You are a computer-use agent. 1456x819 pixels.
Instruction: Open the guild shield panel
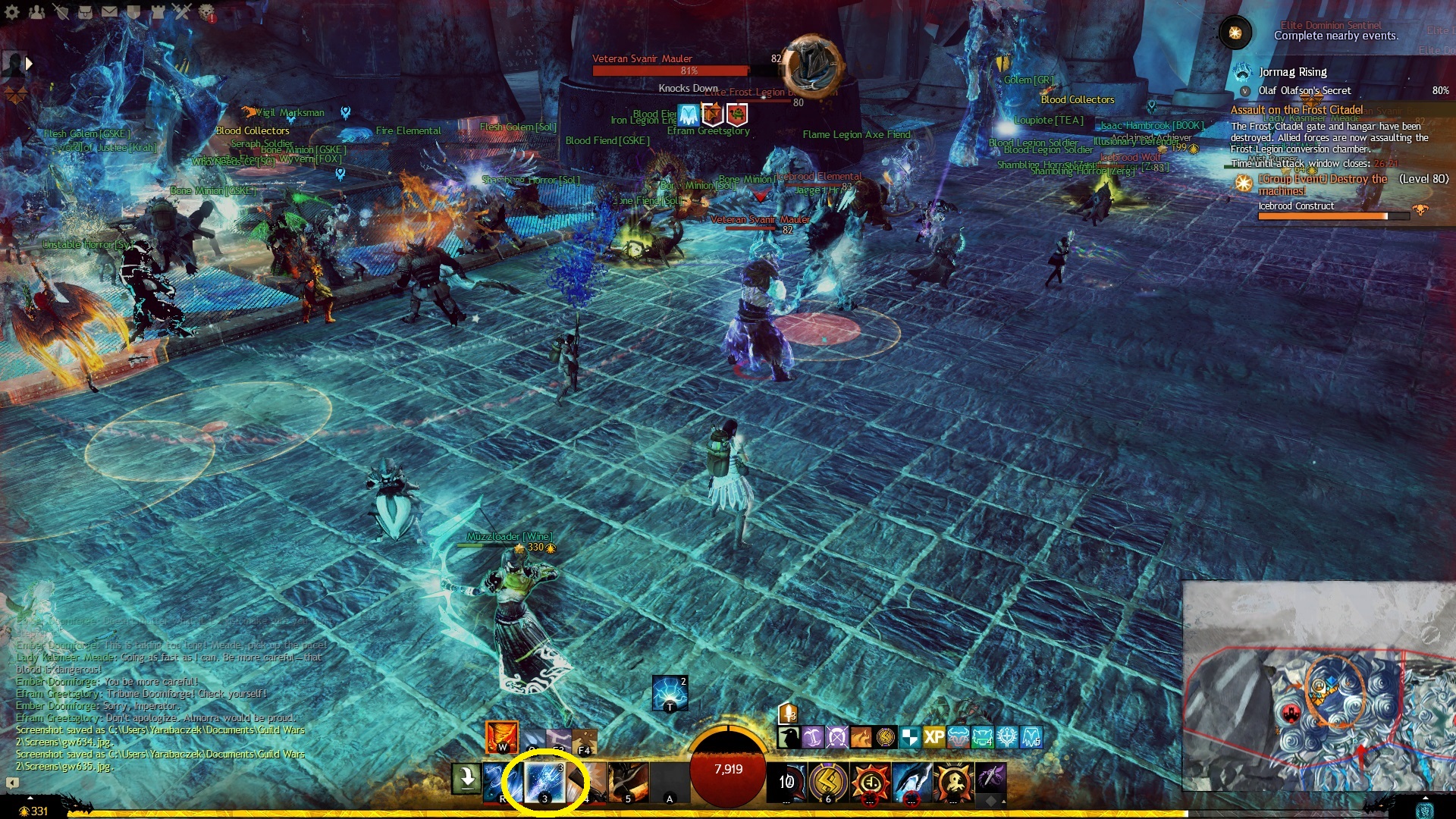point(133,12)
